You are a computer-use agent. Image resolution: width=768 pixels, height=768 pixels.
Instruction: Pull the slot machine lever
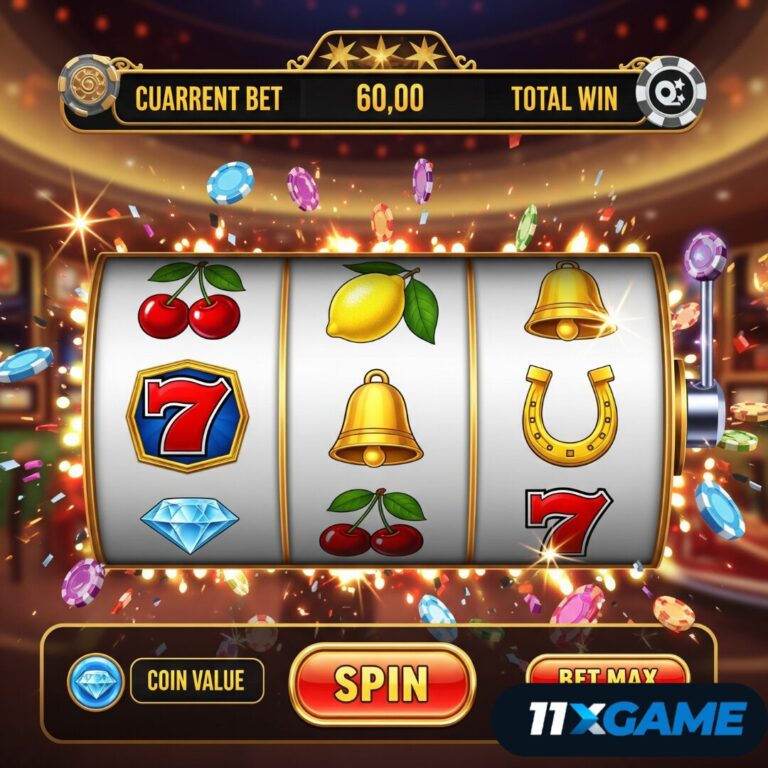pyautogui.click(x=706, y=257)
